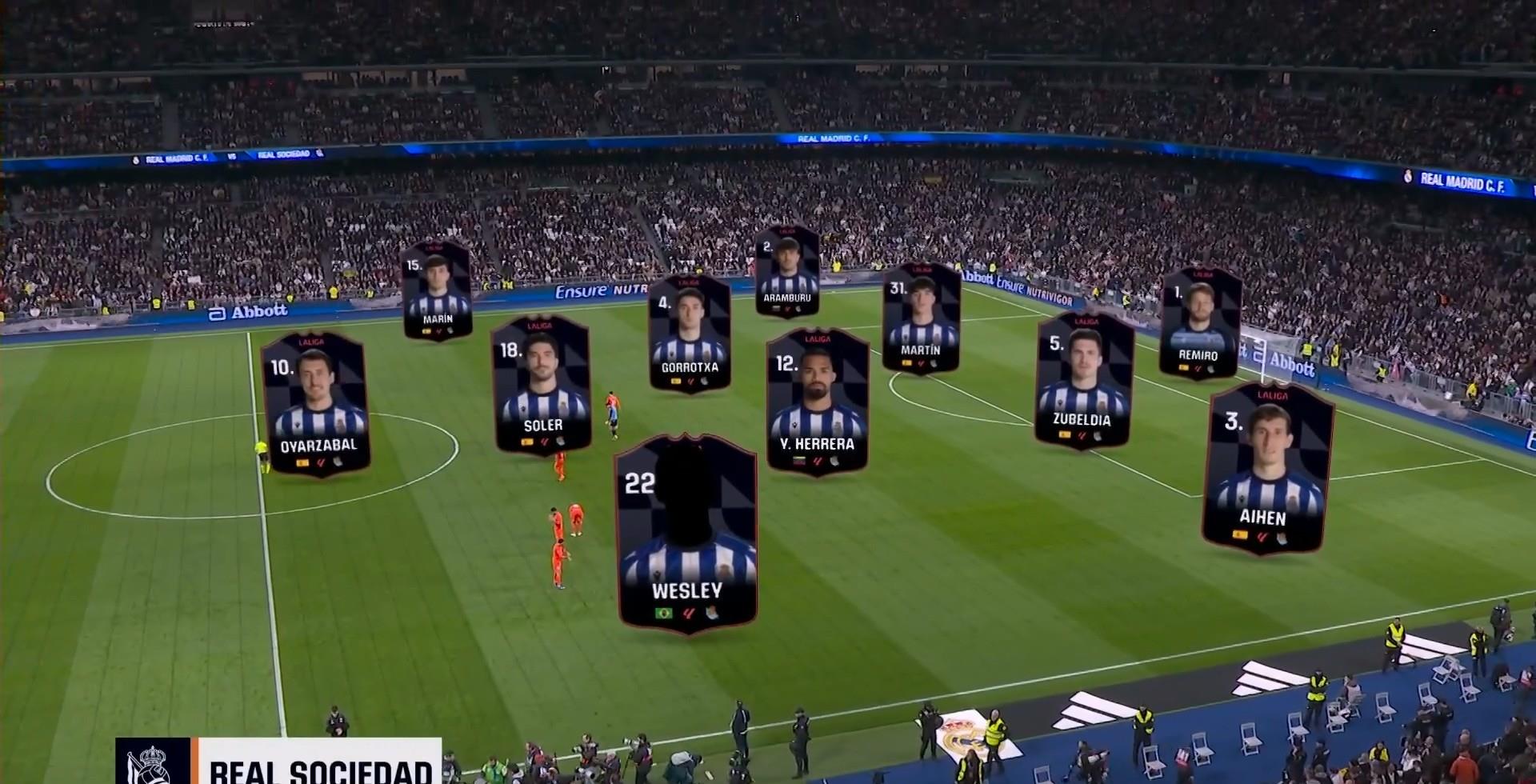Choose the Y. Herrera number 12 card
1536x784 pixels.
(817, 402)
